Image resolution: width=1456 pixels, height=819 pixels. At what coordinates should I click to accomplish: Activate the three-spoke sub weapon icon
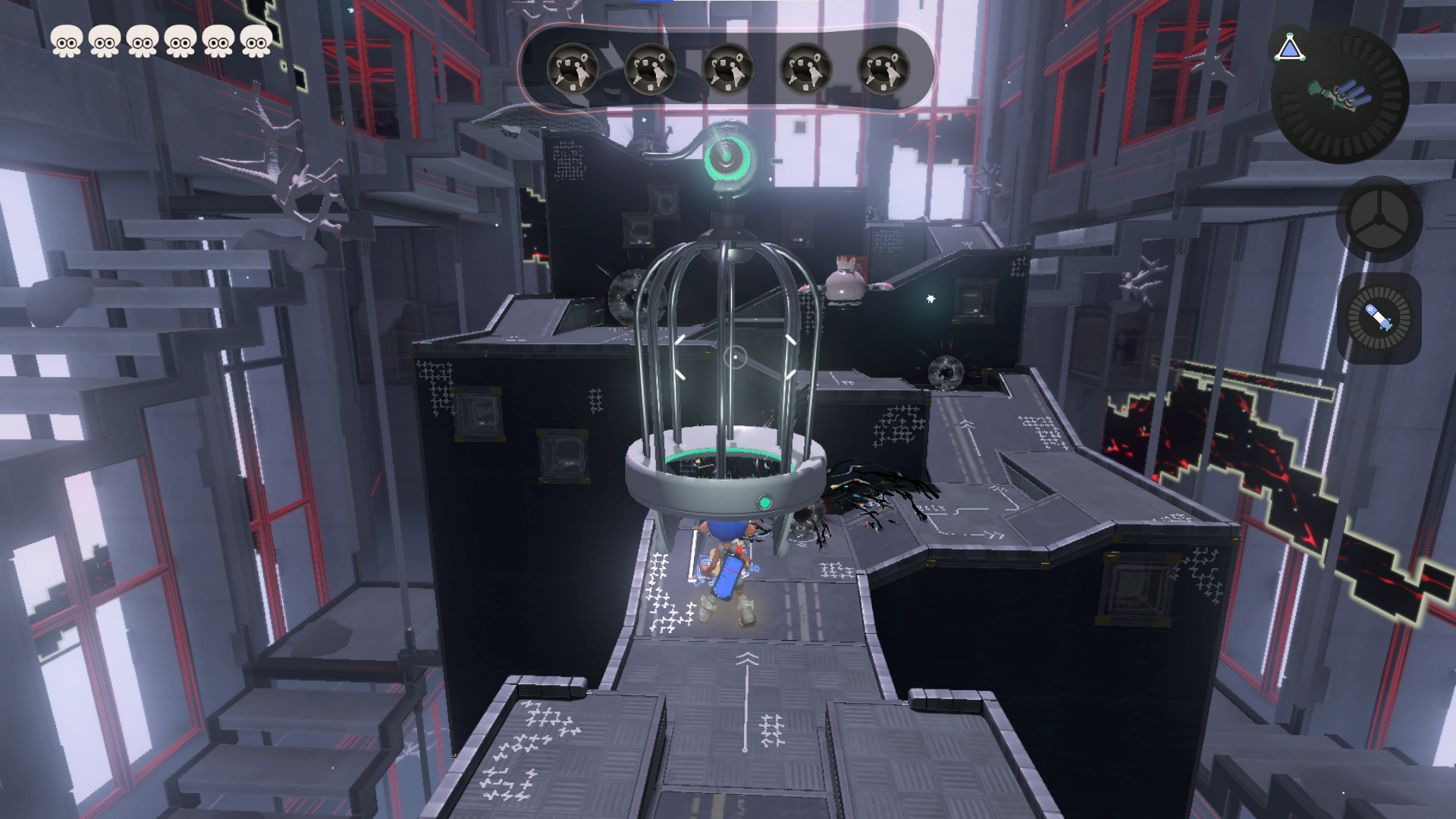pyautogui.click(x=1379, y=219)
